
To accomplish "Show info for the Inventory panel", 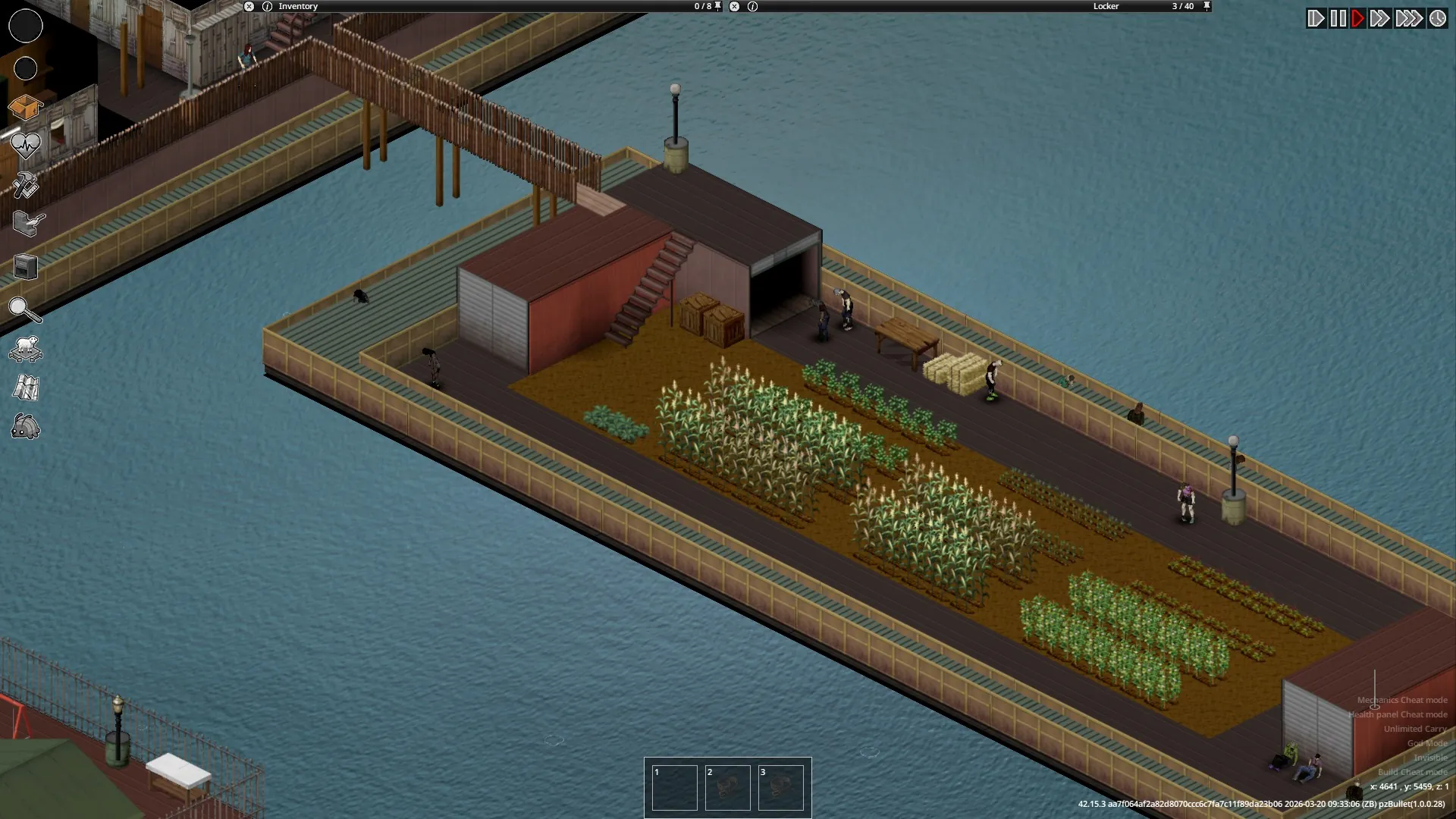I will pyautogui.click(x=267, y=6).
